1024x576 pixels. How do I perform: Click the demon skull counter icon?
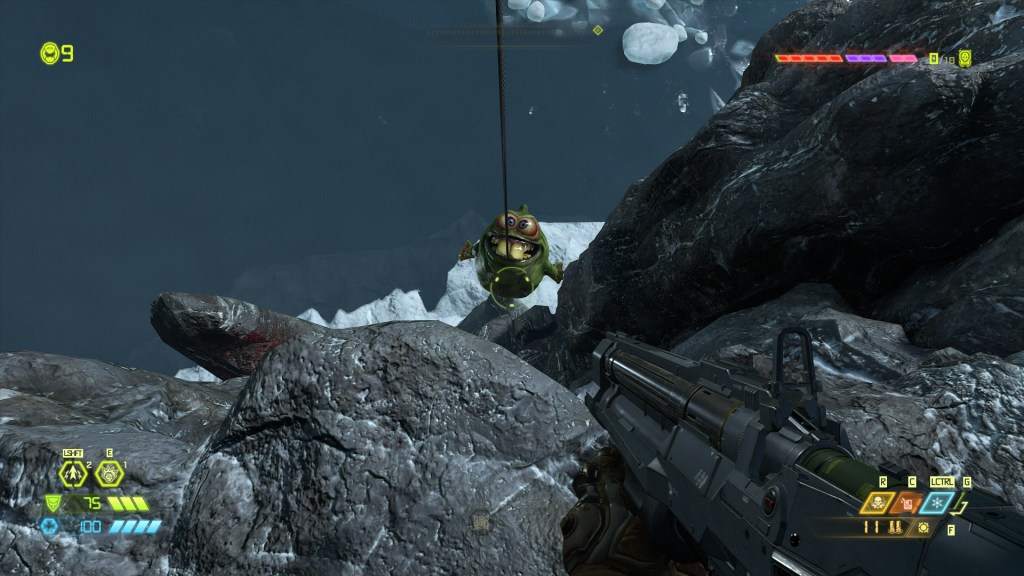(965, 58)
